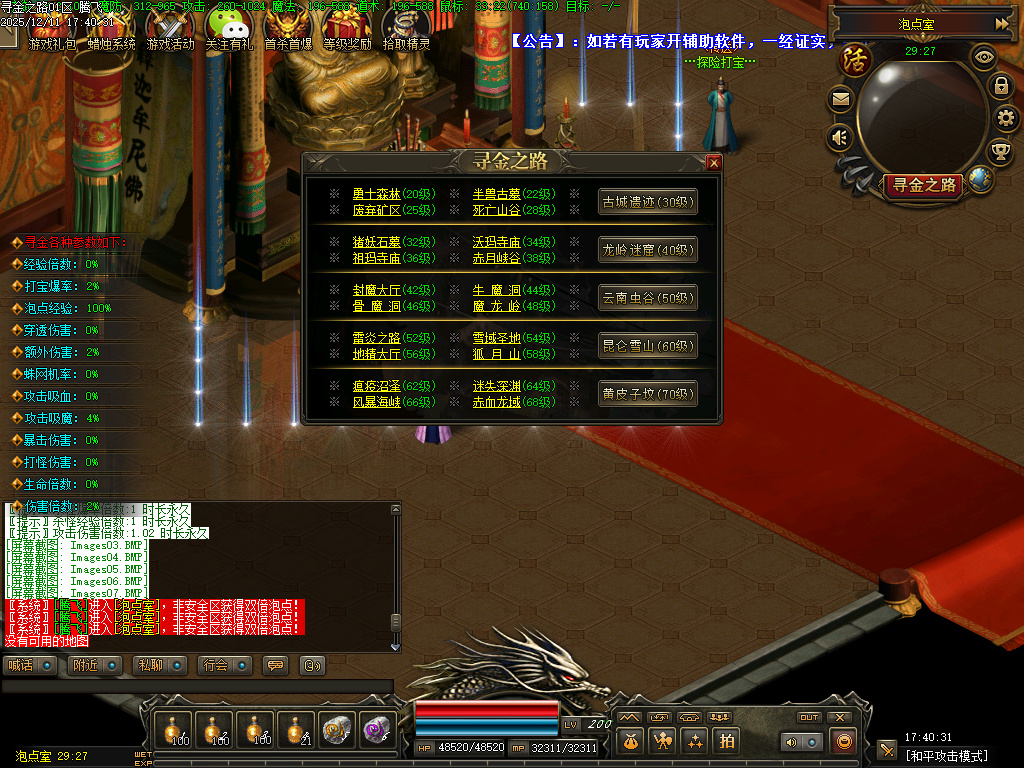Open the 首杀首爆 top menu icon
The height and width of the screenshot is (768, 1024).
click(288, 28)
